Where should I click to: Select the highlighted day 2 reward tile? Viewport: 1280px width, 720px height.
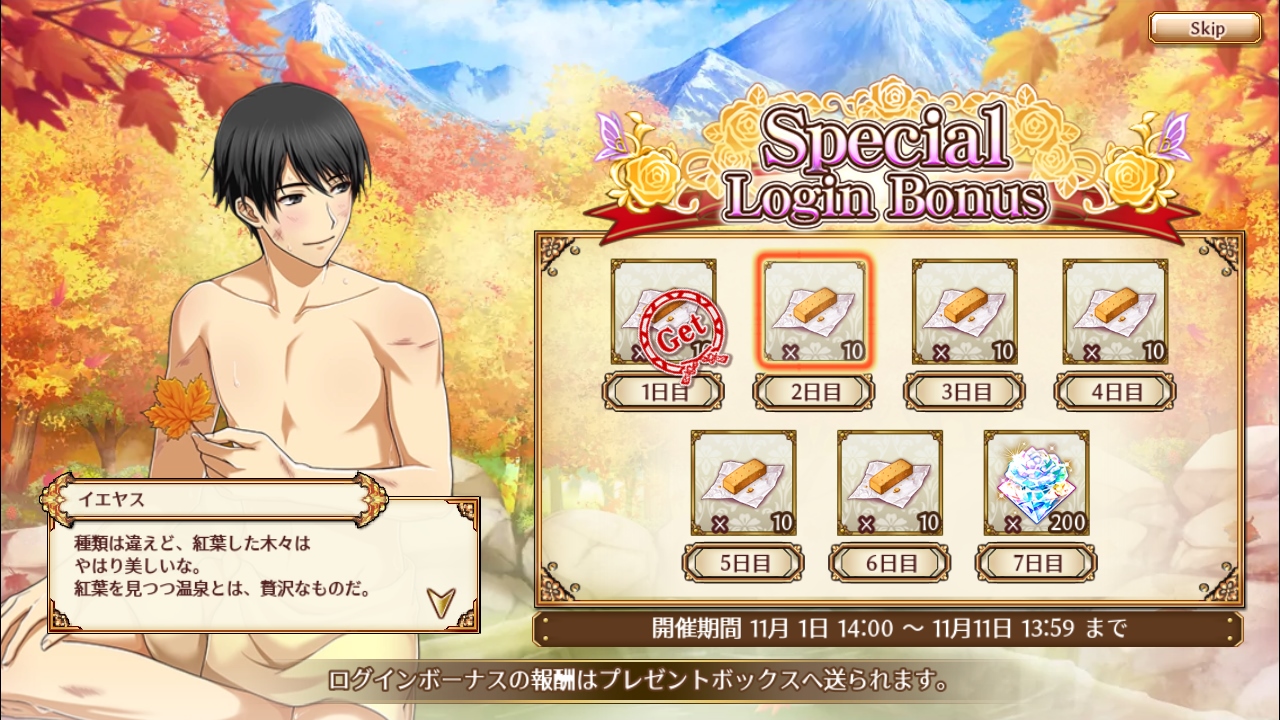[814, 312]
